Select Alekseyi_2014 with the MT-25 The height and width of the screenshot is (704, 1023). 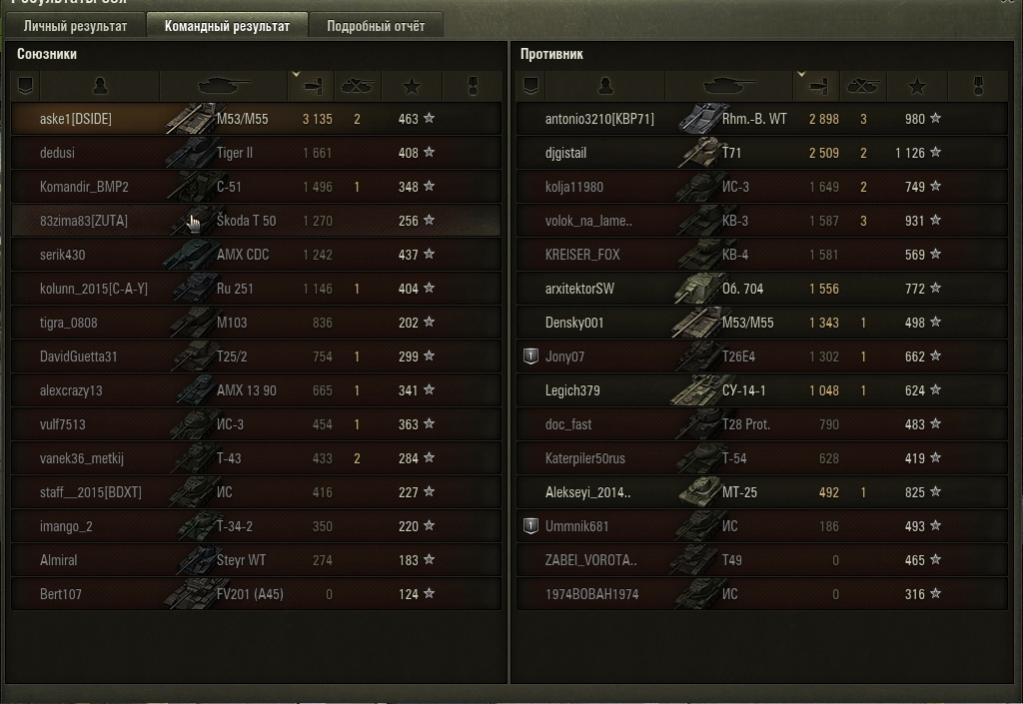760,492
